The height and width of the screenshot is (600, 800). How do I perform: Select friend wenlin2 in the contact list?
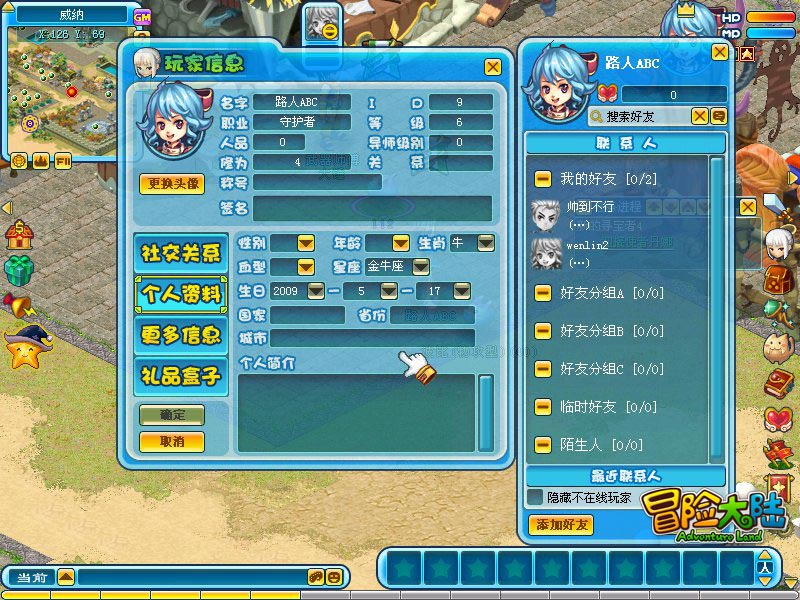[x=580, y=250]
